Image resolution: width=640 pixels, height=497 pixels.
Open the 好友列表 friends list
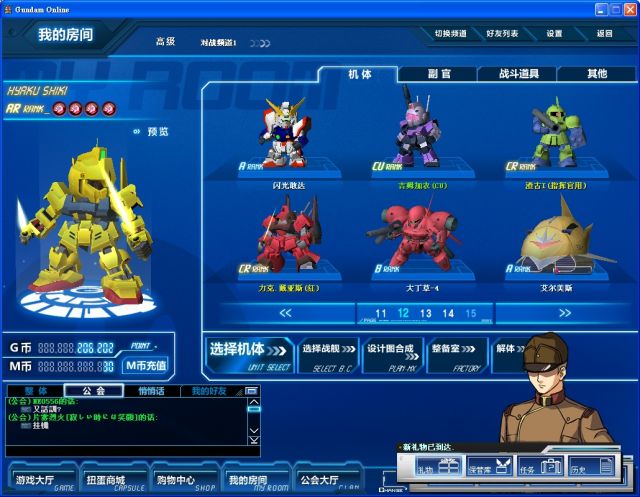(502, 33)
